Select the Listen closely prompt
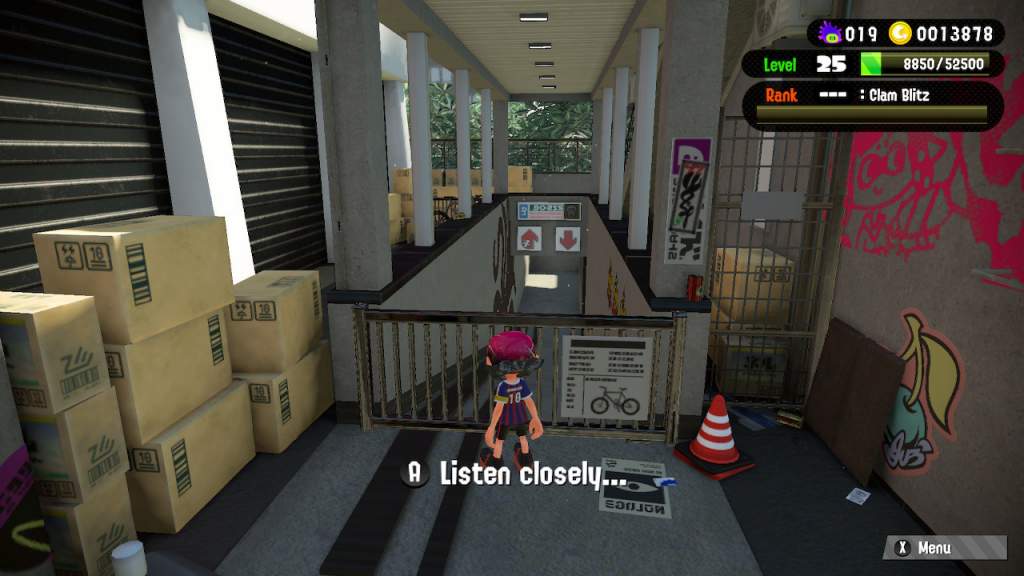The image size is (1024, 576). [515, 474]
